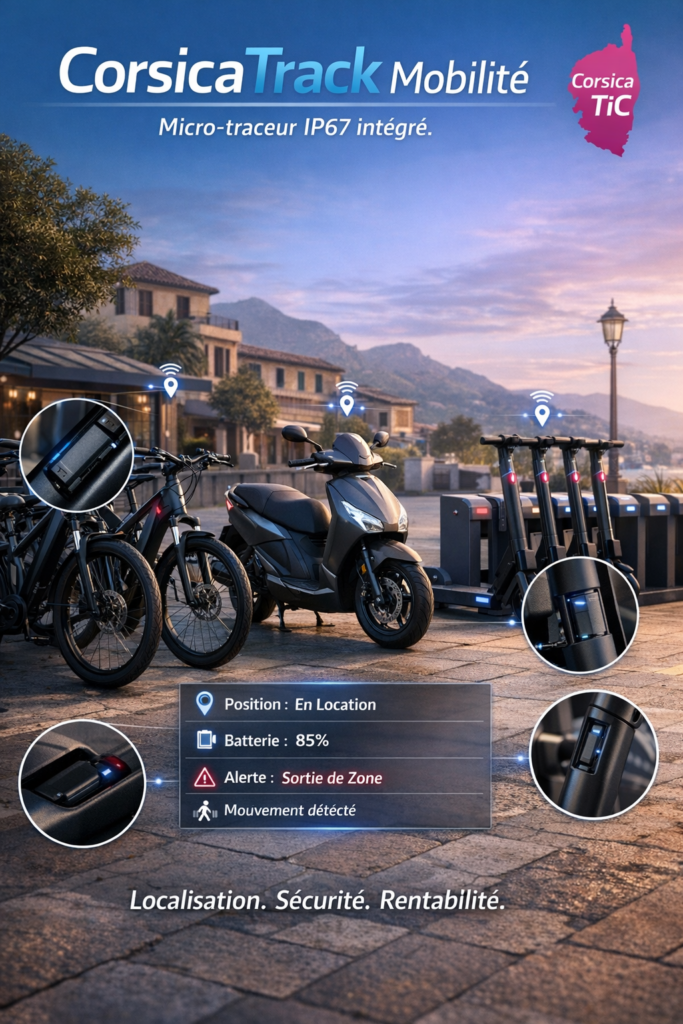Open the Alerte: Sortie de Zone row
Screen dimensions: 683x1024
335,777
